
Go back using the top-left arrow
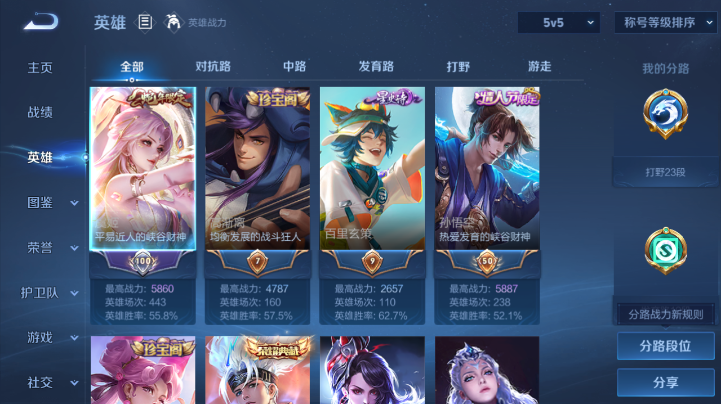[41, 21]
